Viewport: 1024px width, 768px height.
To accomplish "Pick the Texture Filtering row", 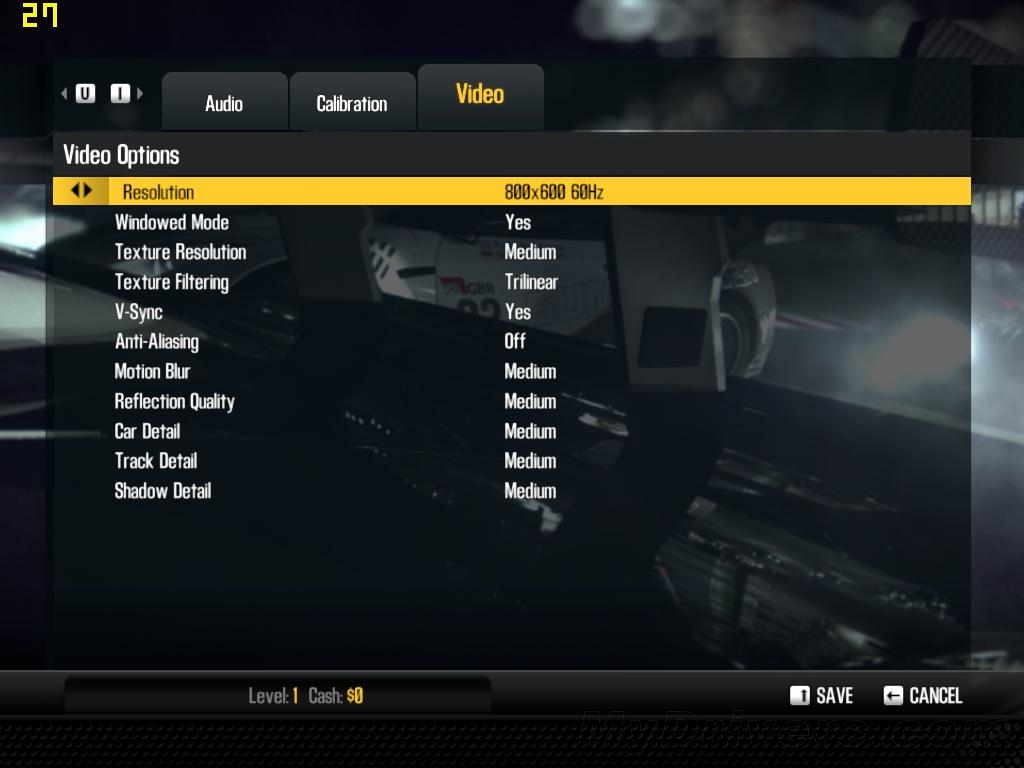I will (x=172, y=282).
